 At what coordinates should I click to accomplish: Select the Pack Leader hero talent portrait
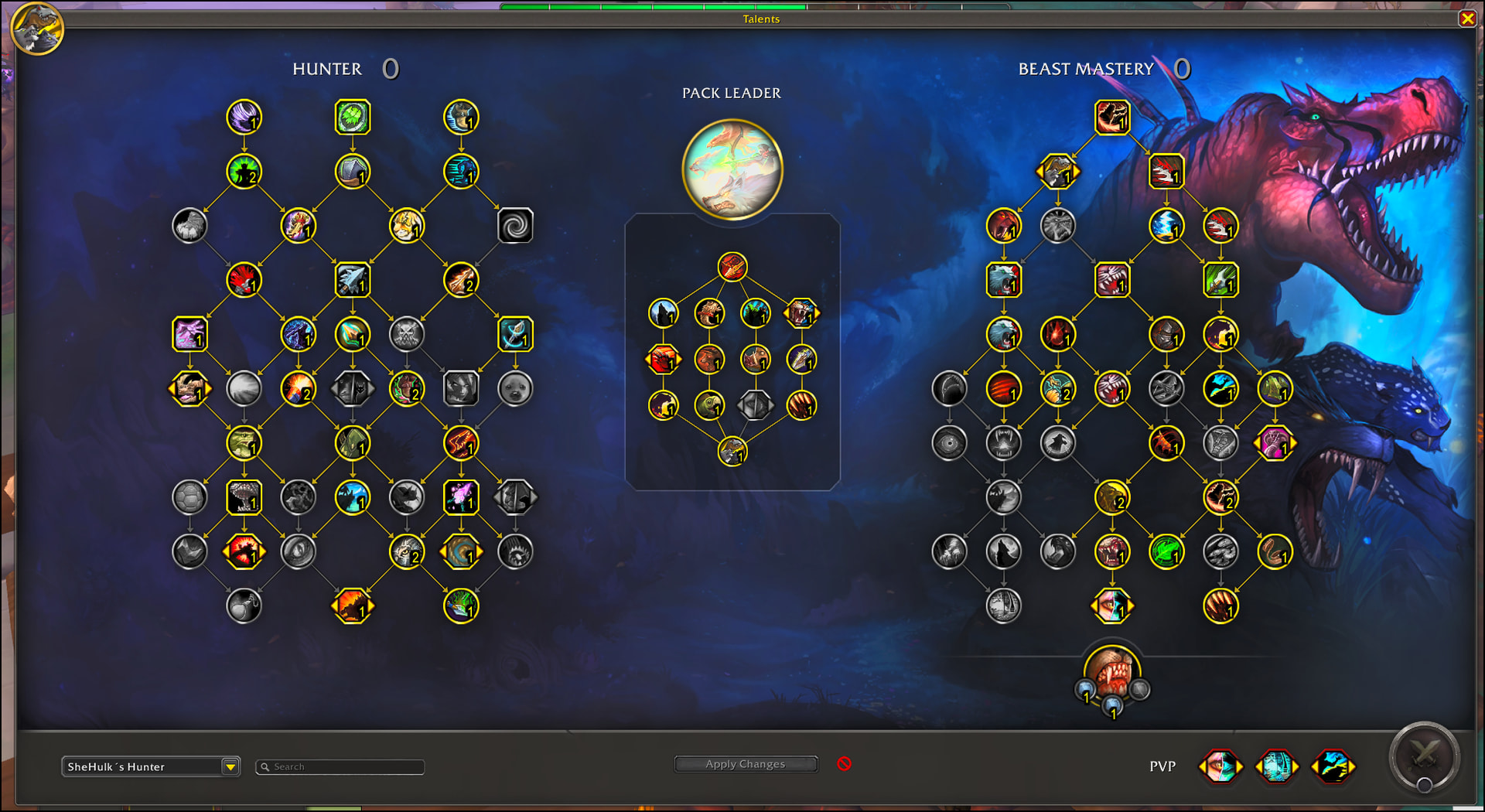pyautogui.click(x=732, y=169)
